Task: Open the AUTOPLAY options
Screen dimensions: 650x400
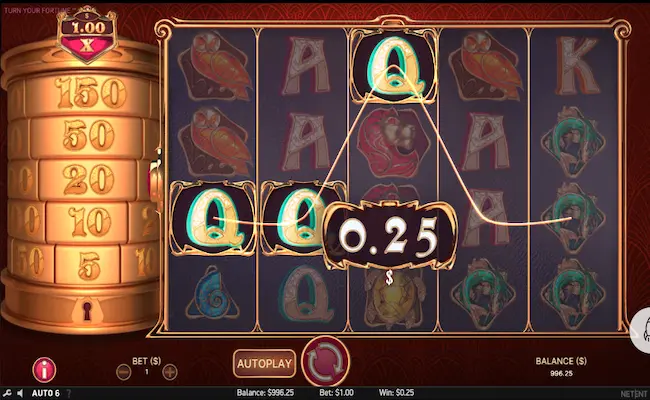Action: click(x=265, y=361)
